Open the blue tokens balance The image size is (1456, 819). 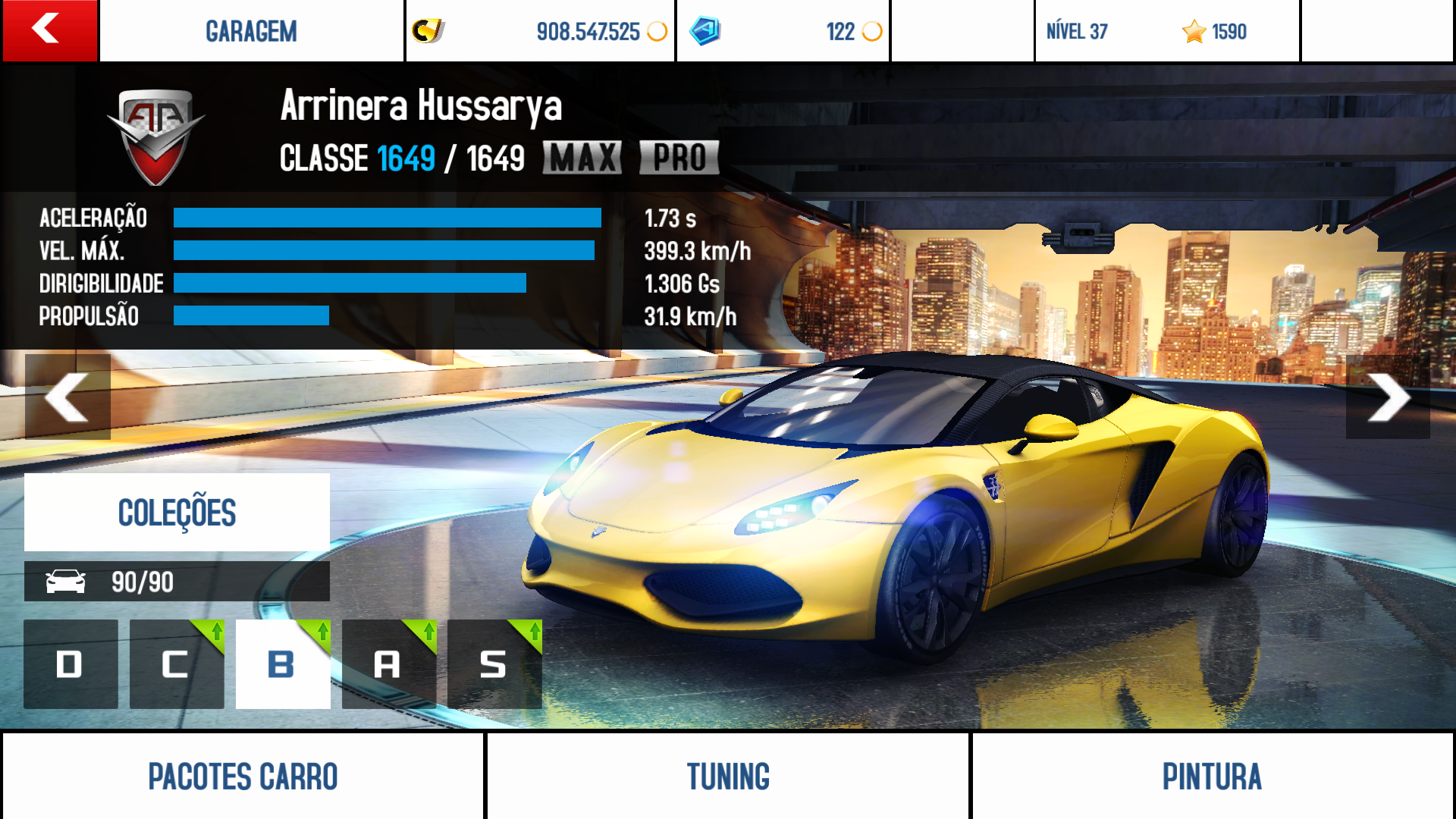[x=783, y=31]
